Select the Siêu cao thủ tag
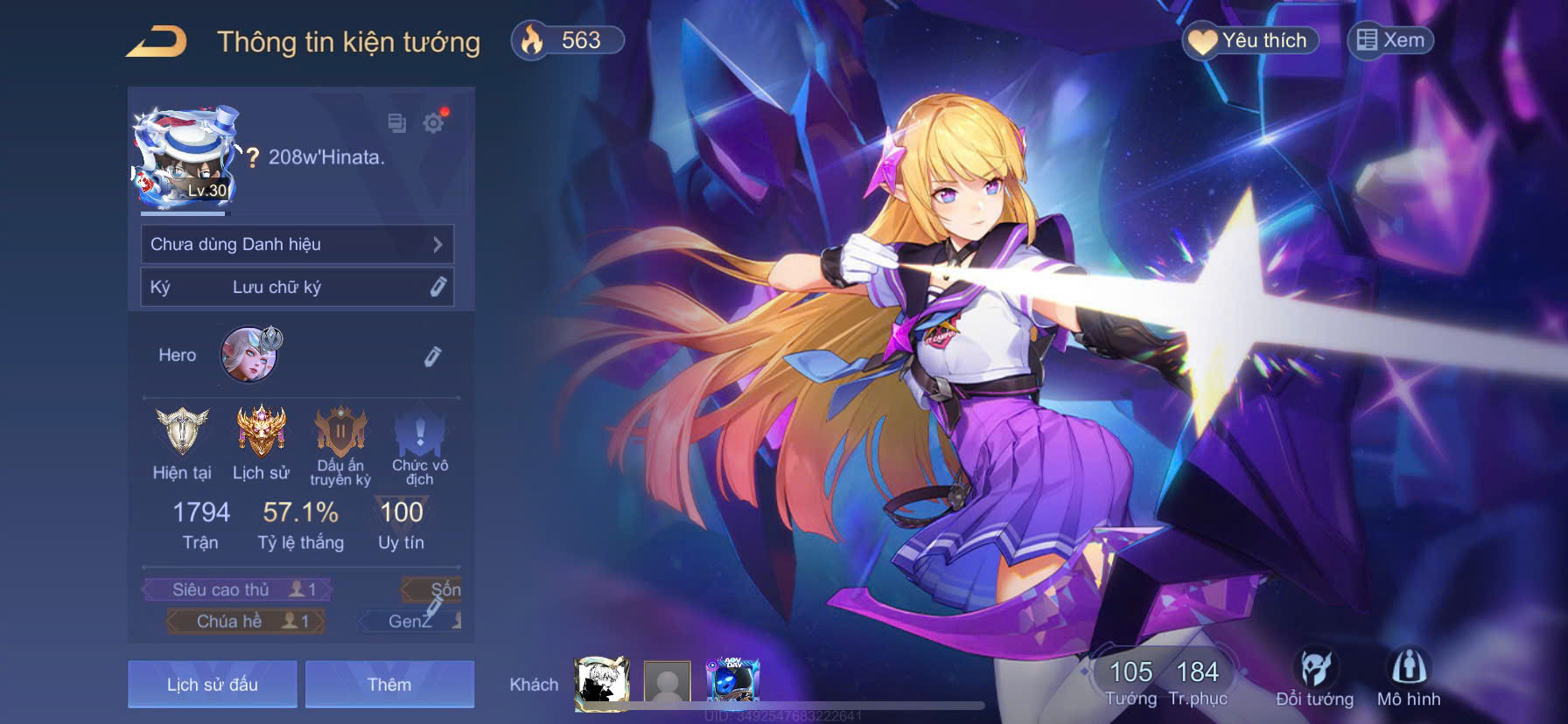 pyautogui.click(x=238, y=589)
